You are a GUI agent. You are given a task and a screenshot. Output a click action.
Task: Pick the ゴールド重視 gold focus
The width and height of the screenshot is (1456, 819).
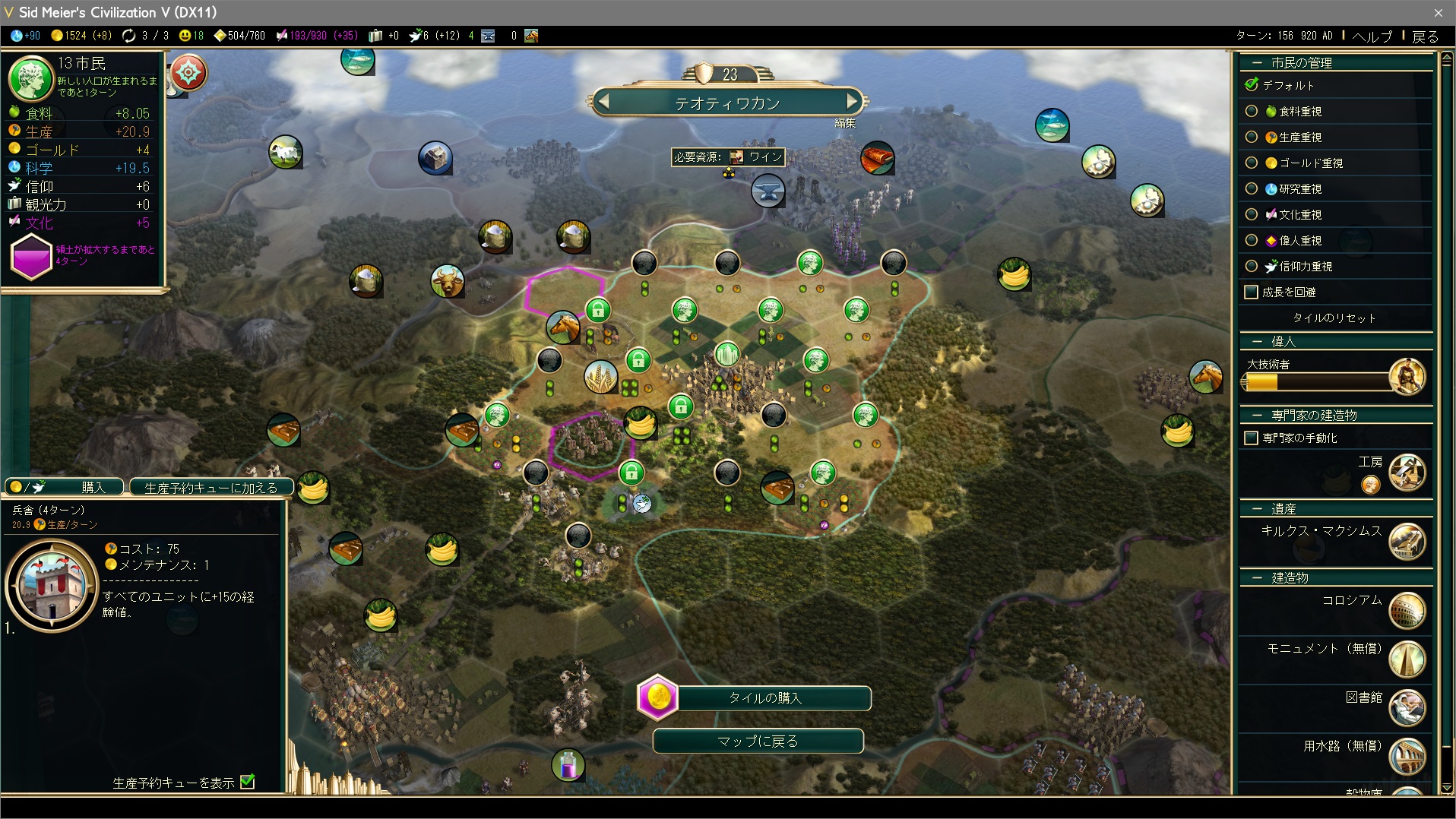(1252, 163)
